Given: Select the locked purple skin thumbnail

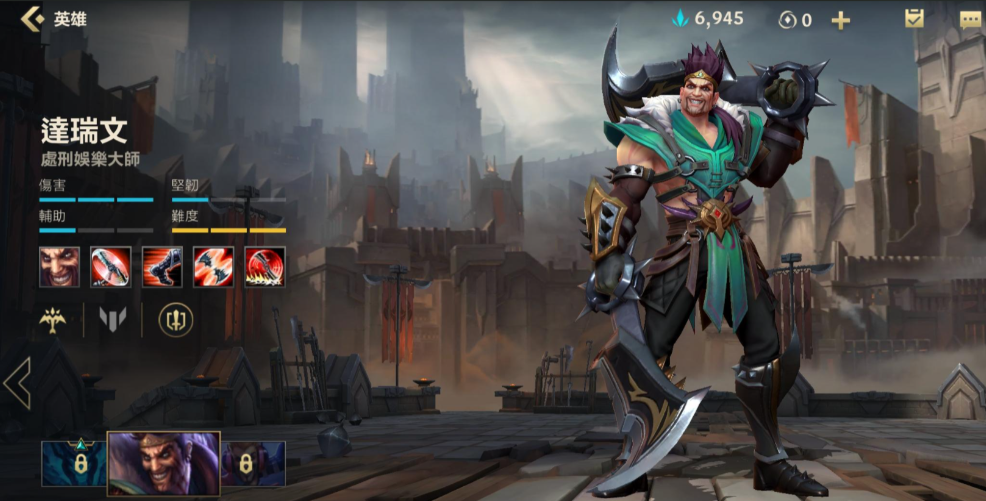Looking at the screenshot, I should [253, 463].
